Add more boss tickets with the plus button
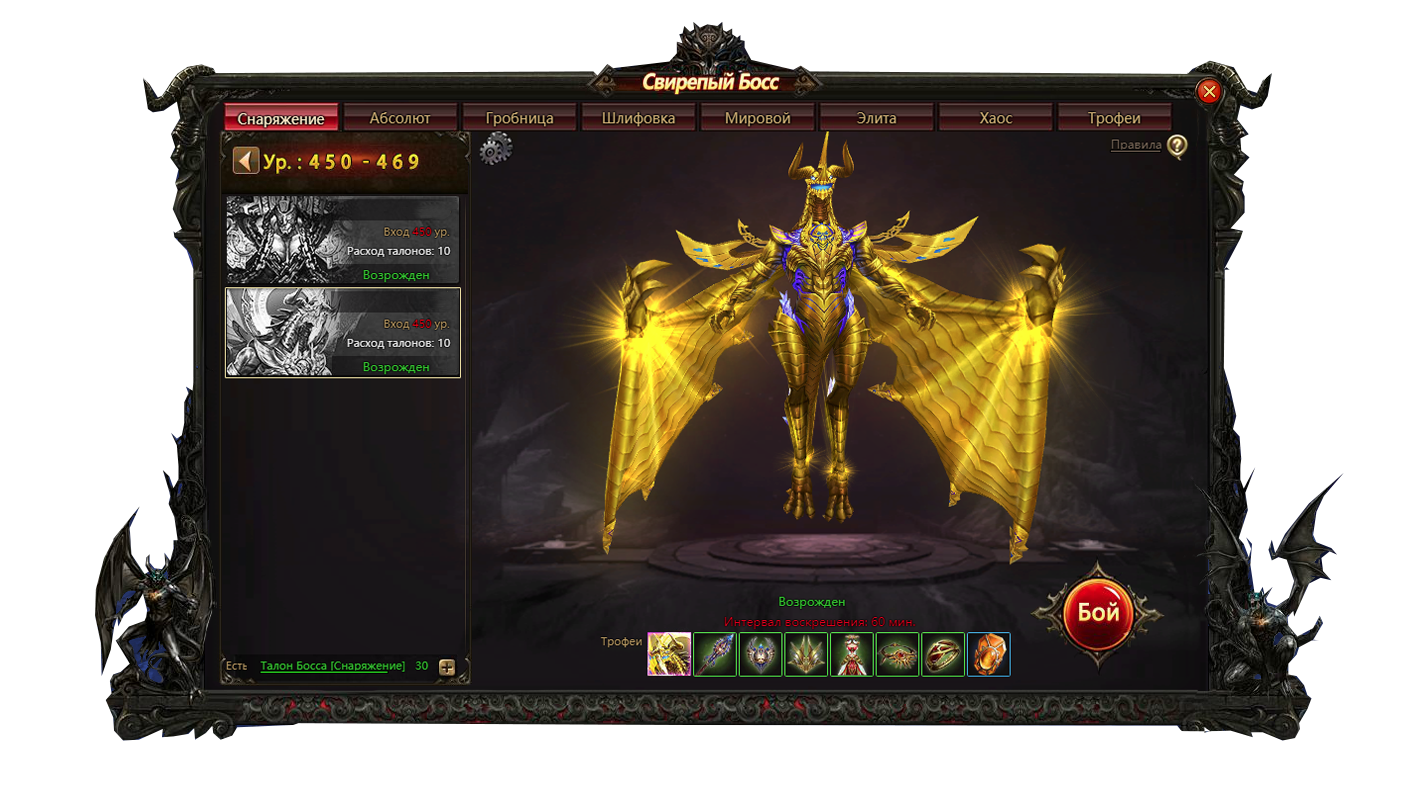This screenshot has width=1409, height=807. [447, 667]
